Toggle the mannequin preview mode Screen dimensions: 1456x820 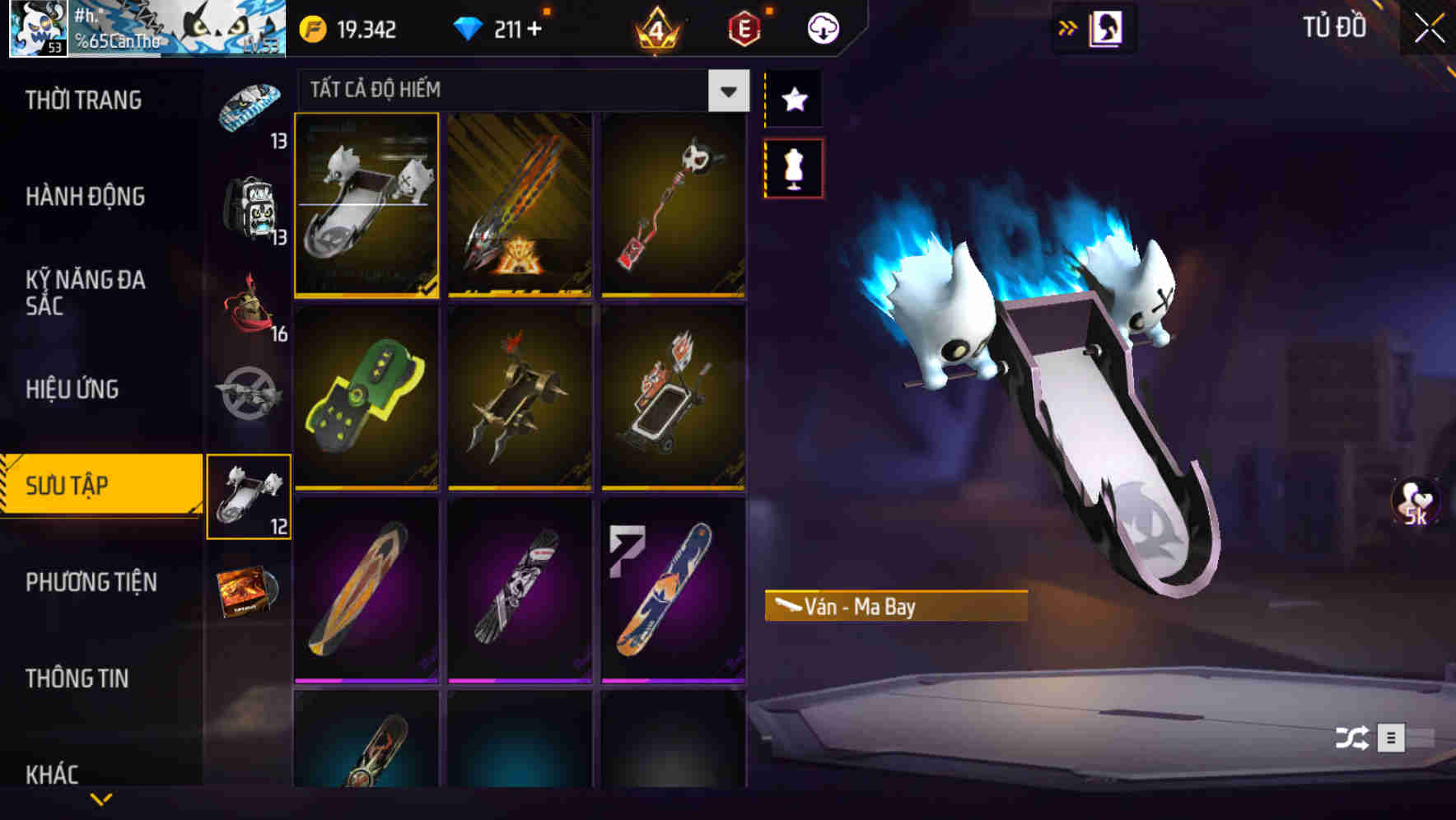[x=793, y=166]
